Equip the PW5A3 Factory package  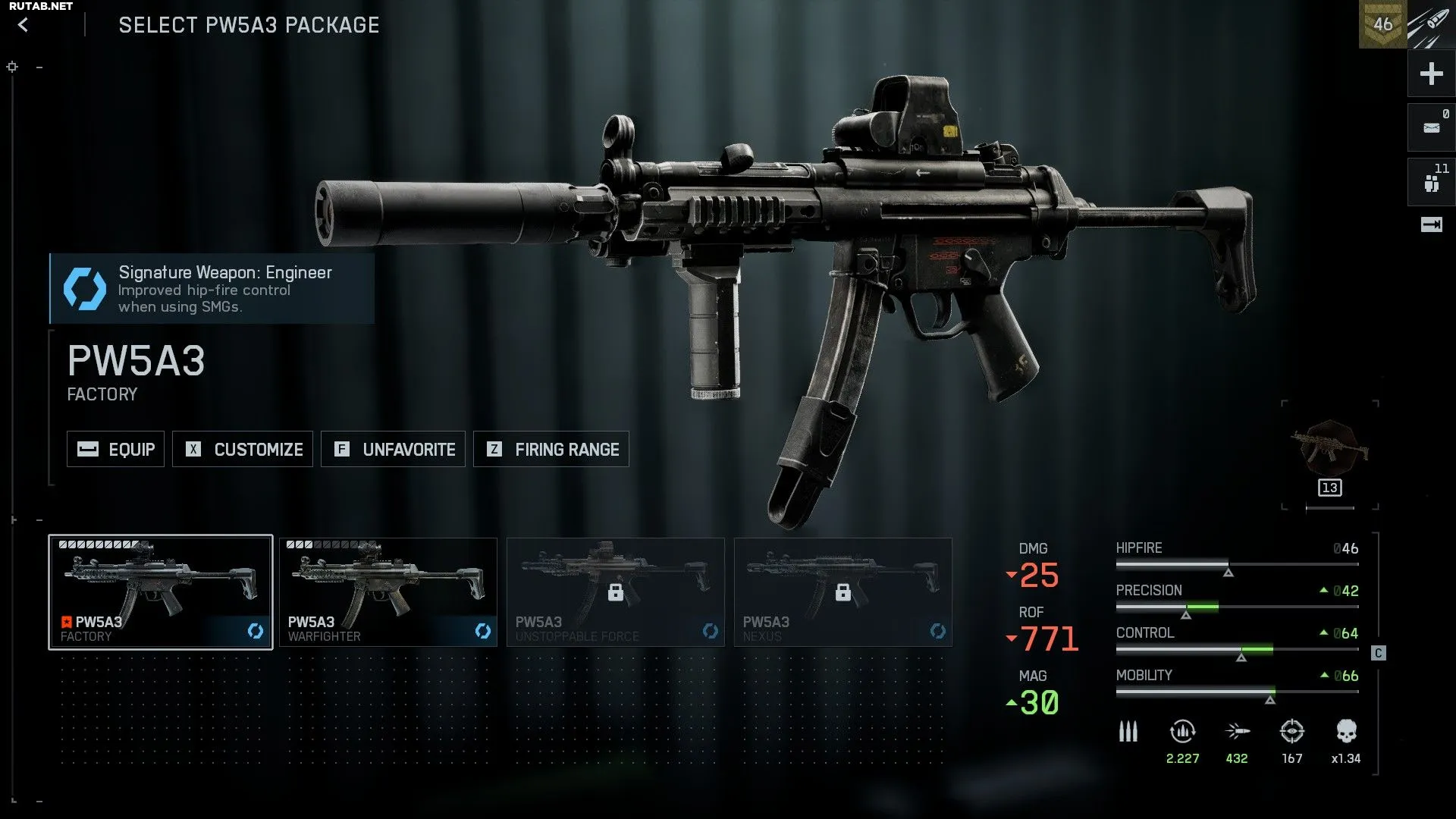point(115,449)
